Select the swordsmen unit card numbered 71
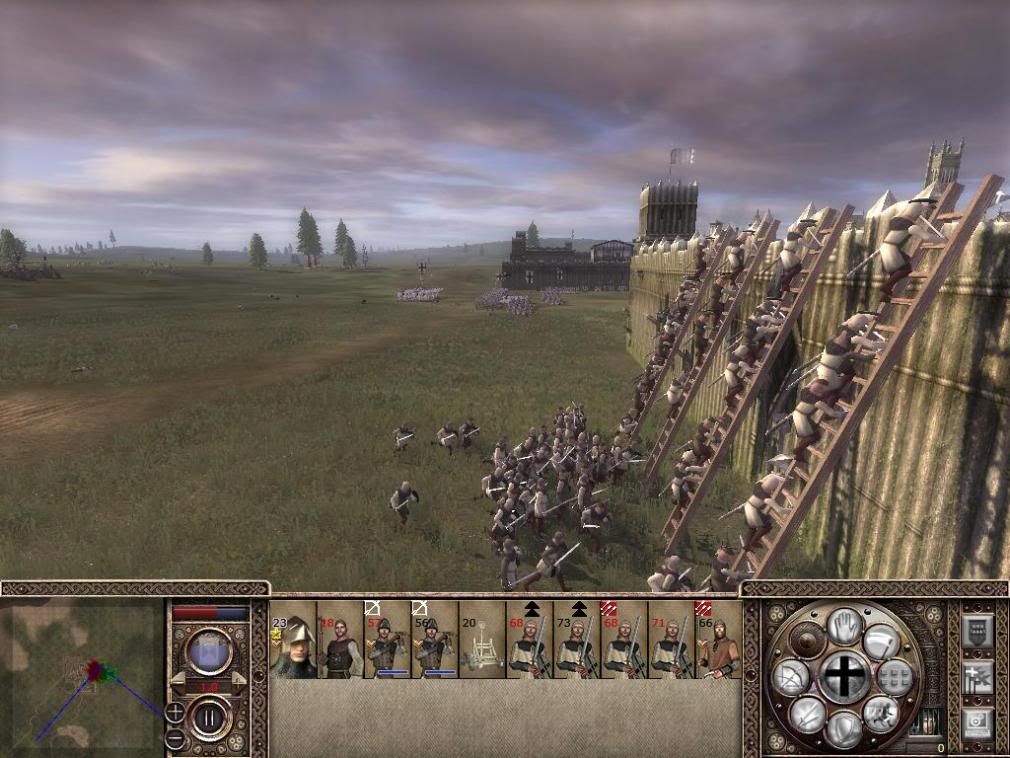 point(671,640)
